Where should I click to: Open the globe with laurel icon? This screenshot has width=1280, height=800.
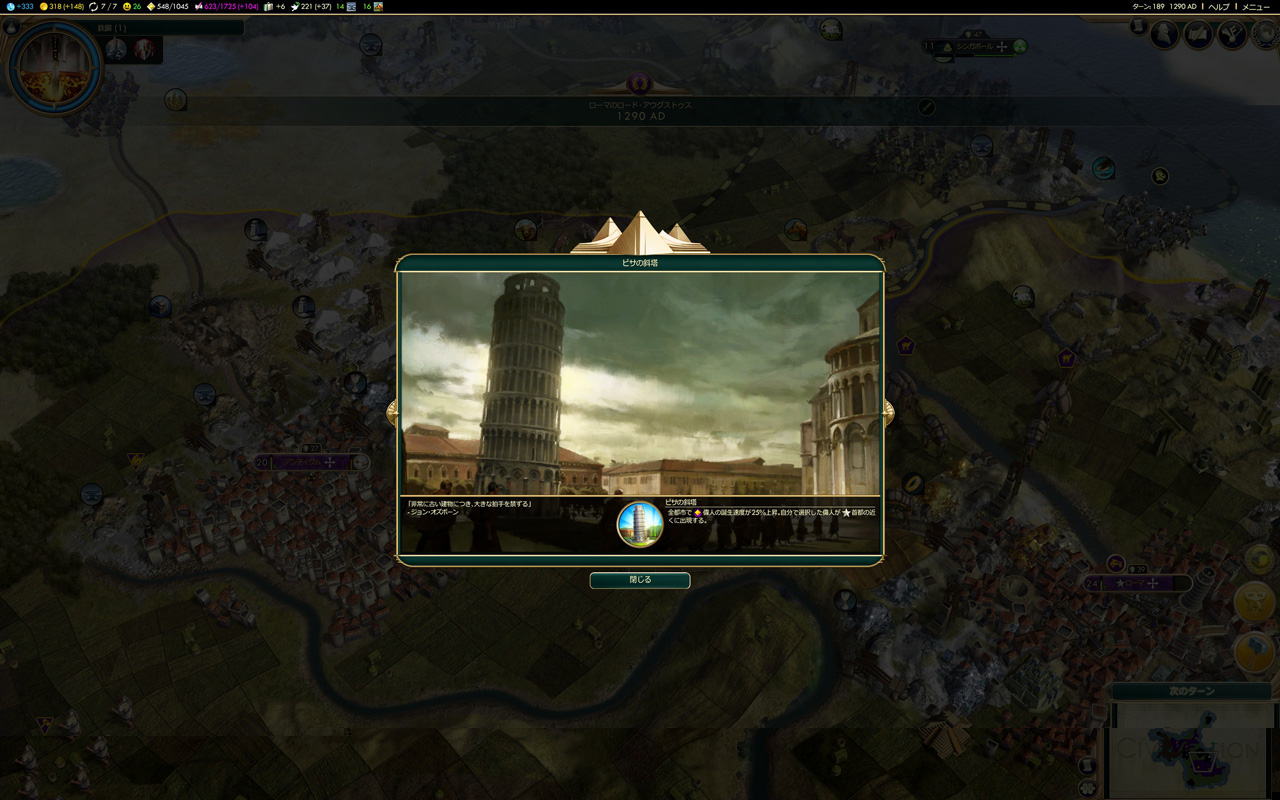pyautogui.click(x=1265, y=35)
